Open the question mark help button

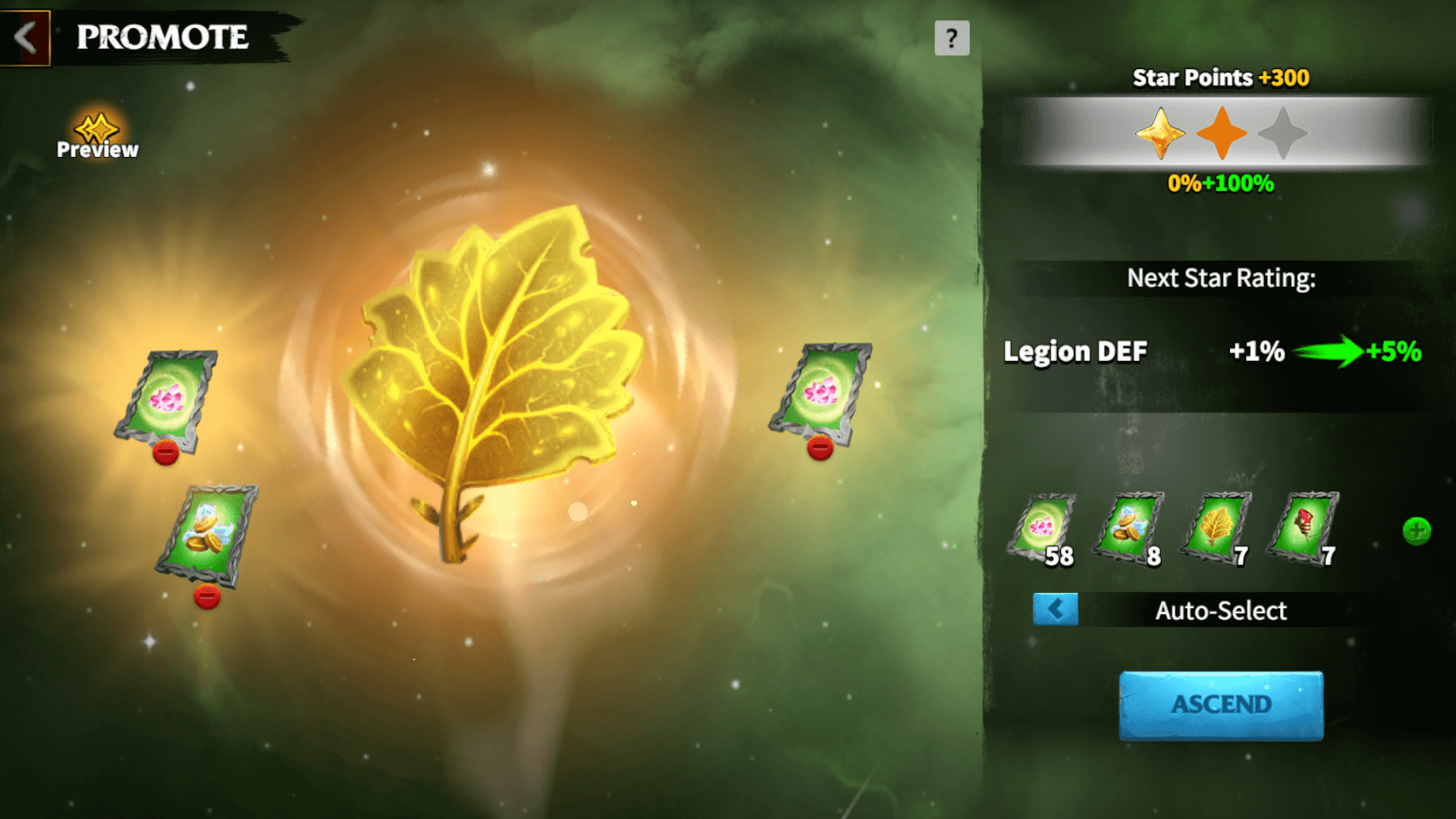pyautogui.click(x=952, y=38)
